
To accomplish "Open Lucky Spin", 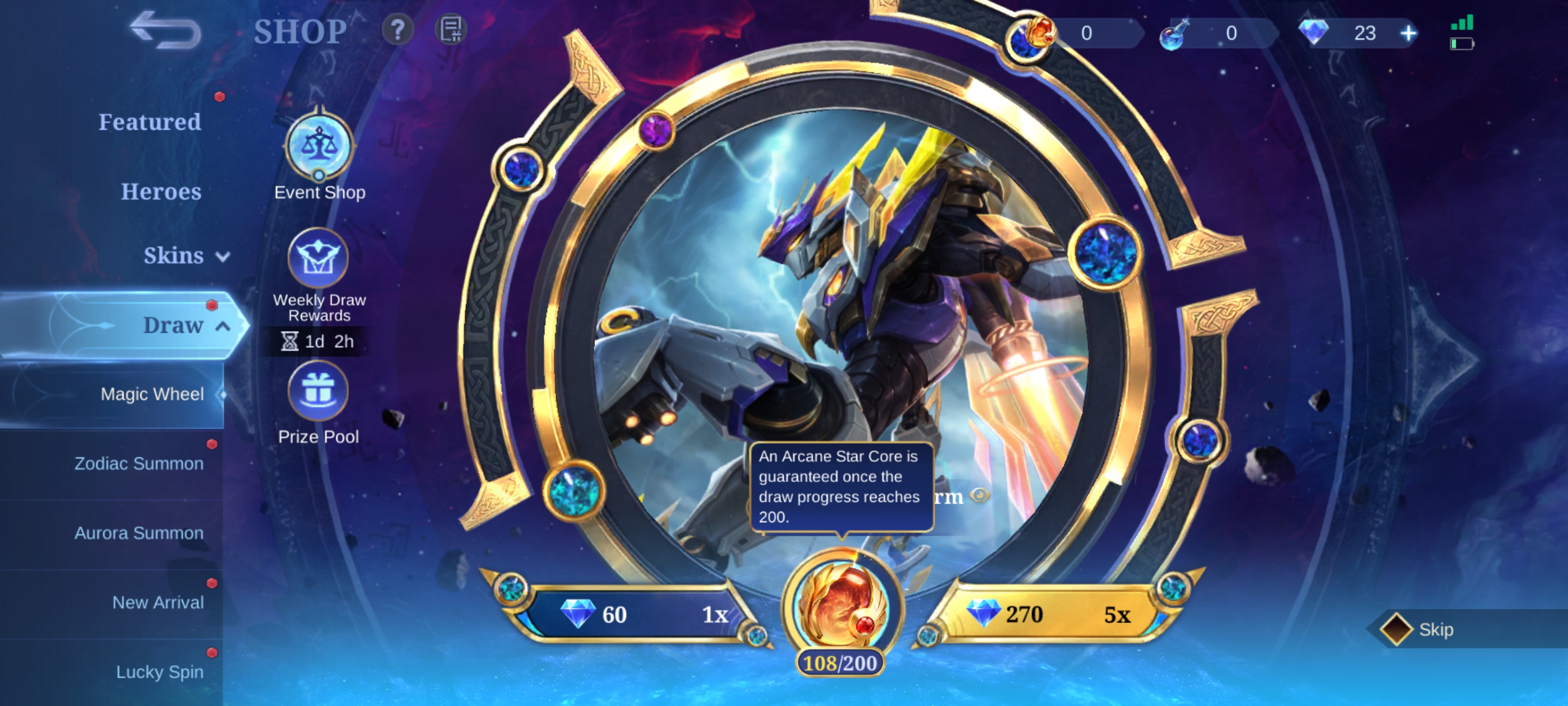I will pyautogui.click(x=160, y=672).
